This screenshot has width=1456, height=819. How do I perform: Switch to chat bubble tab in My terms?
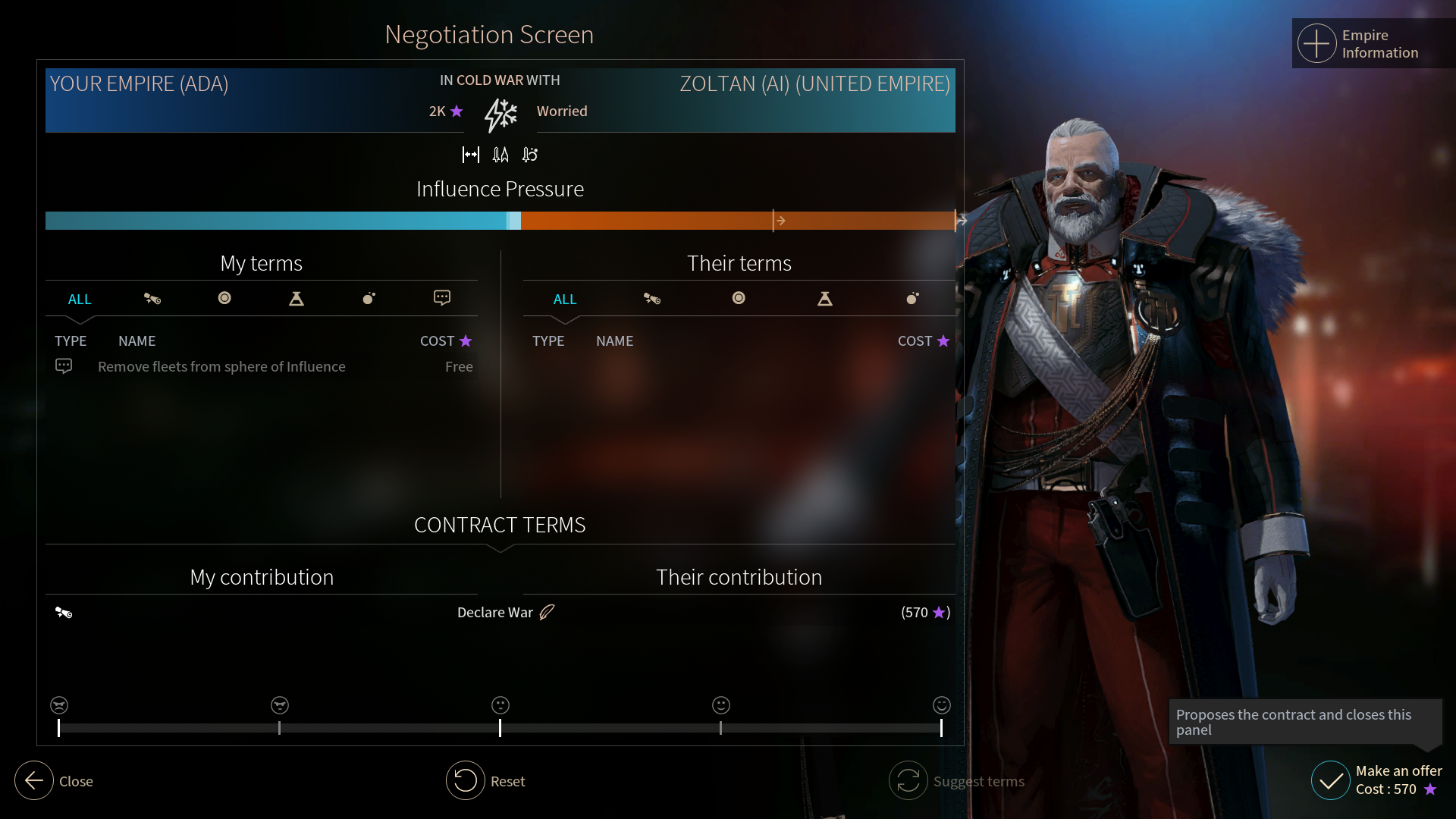point(442,298)
